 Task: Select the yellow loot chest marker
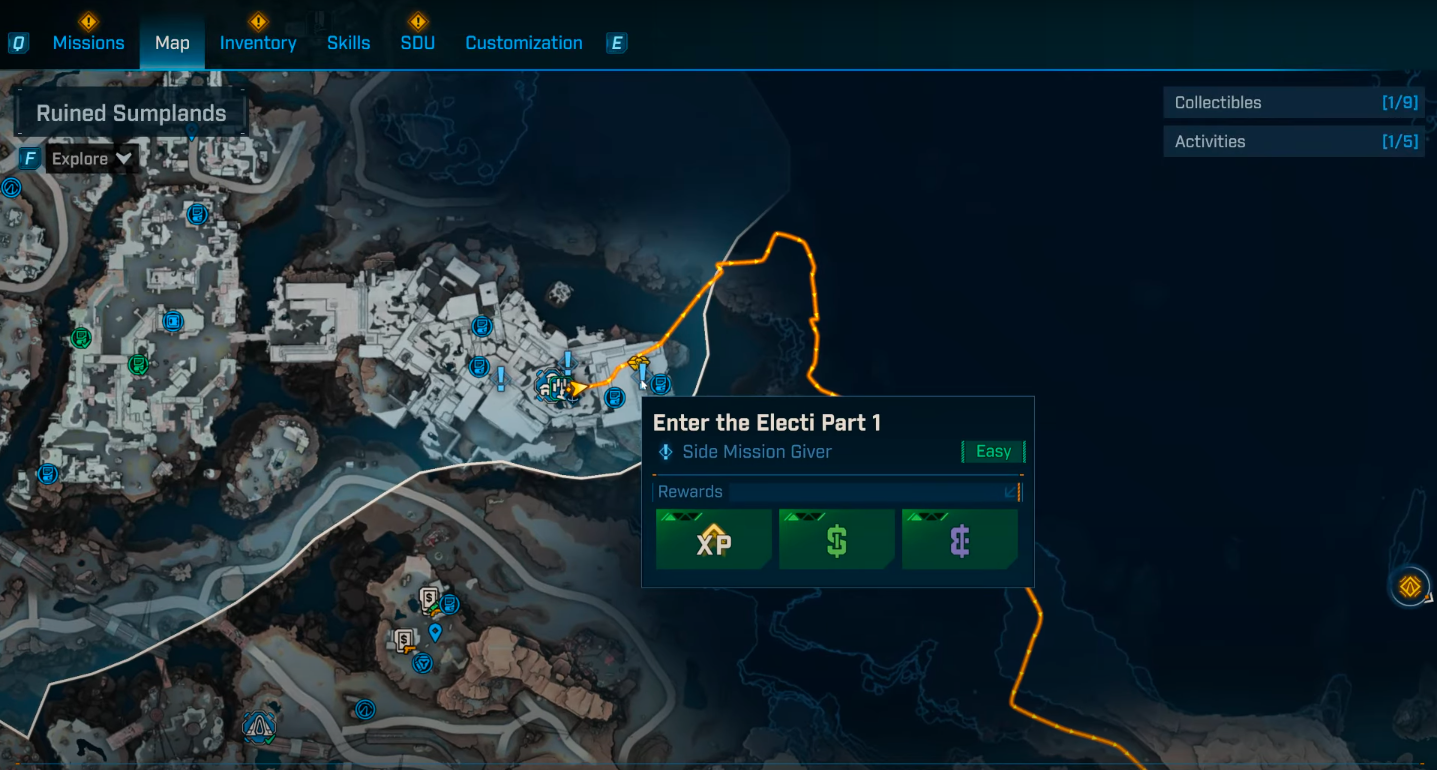(x=638, y=361)
